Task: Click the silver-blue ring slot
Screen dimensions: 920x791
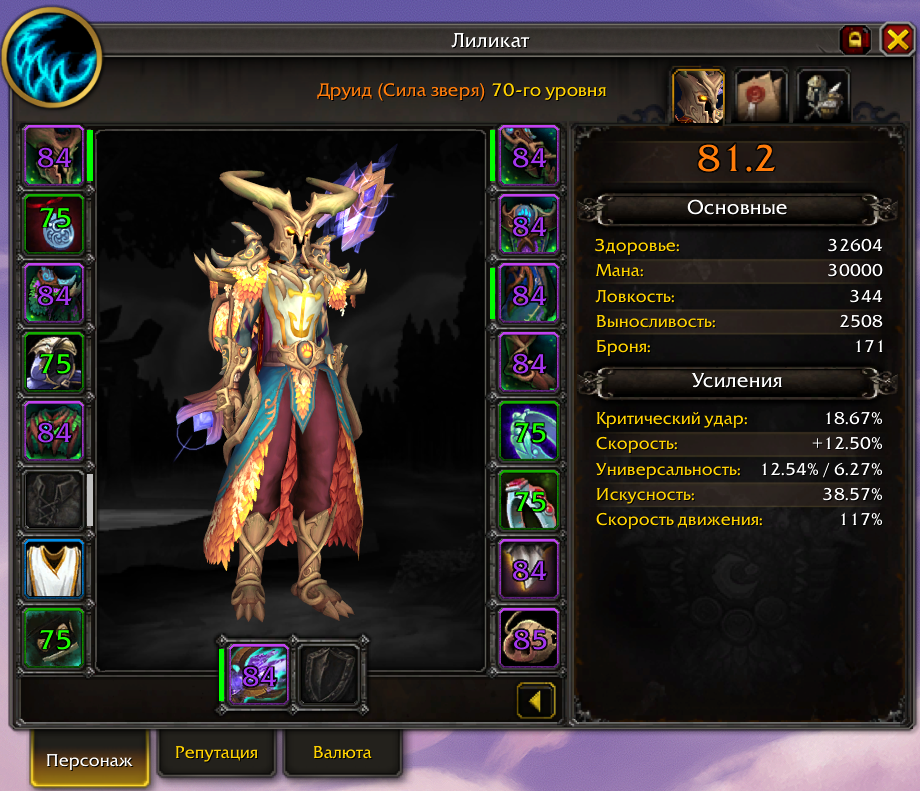Action: (x=528, y=431)
